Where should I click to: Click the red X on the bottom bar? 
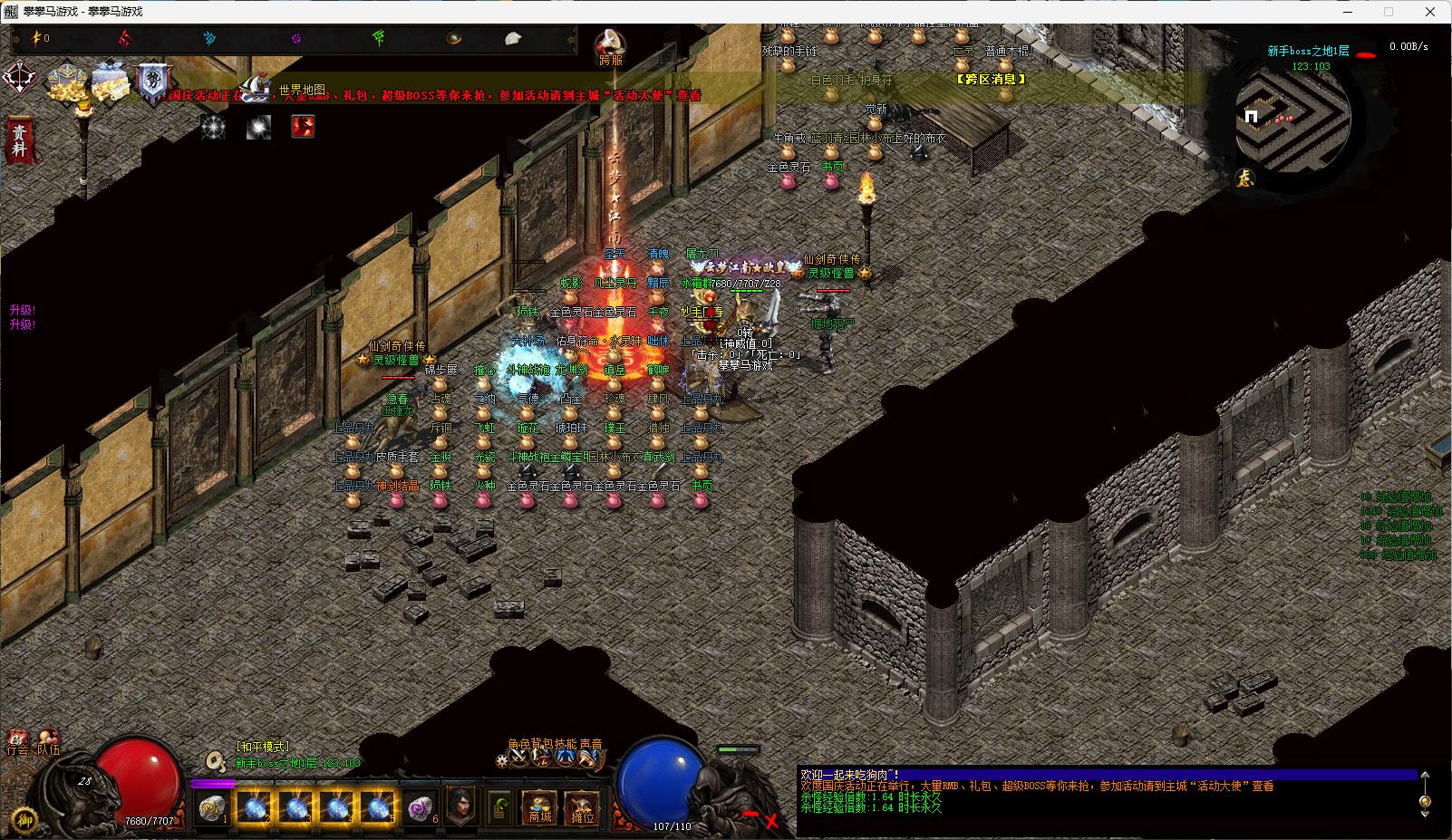(770, 821)
